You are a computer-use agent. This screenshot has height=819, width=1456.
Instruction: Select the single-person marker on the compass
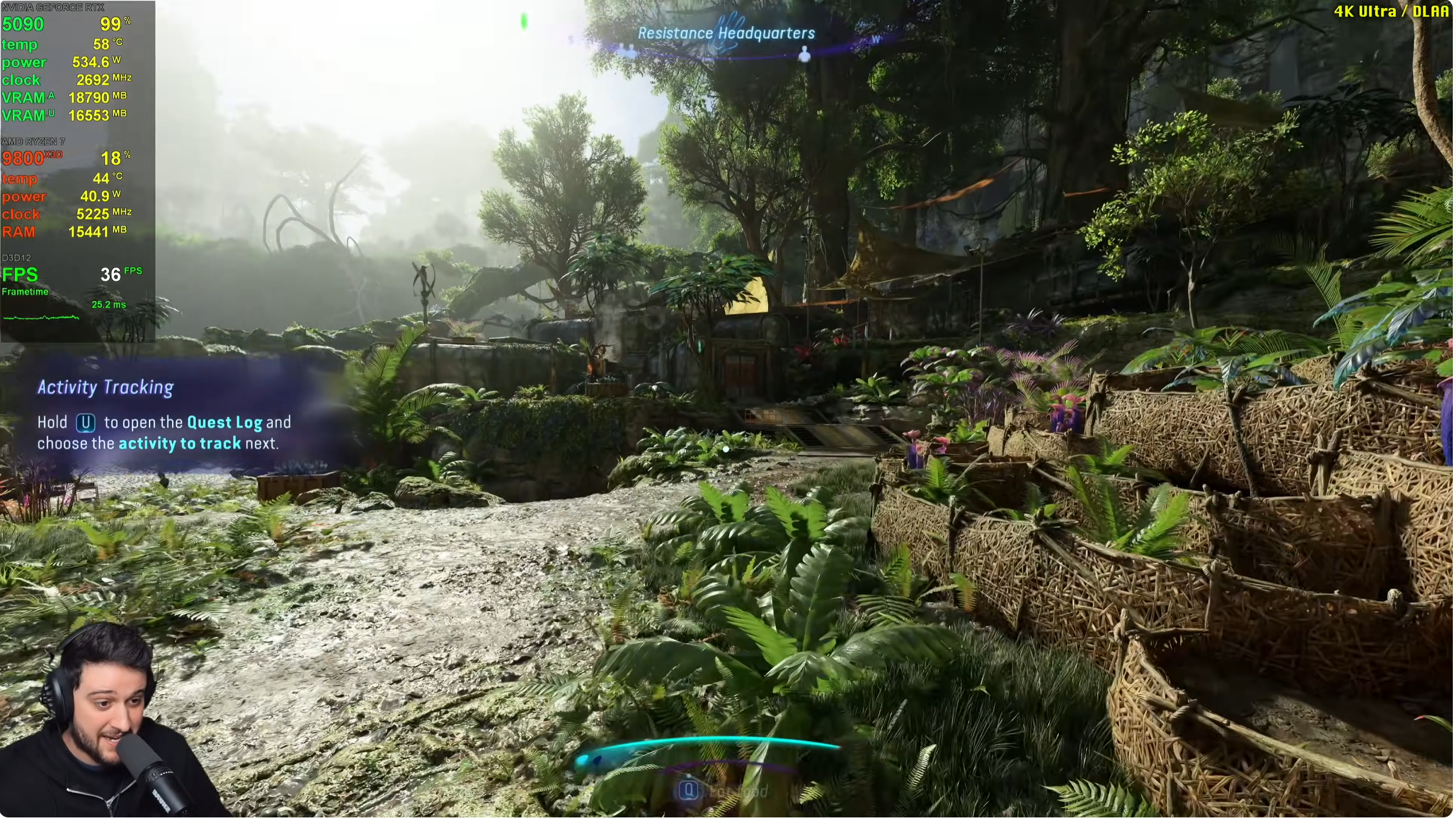click(804, 54)
